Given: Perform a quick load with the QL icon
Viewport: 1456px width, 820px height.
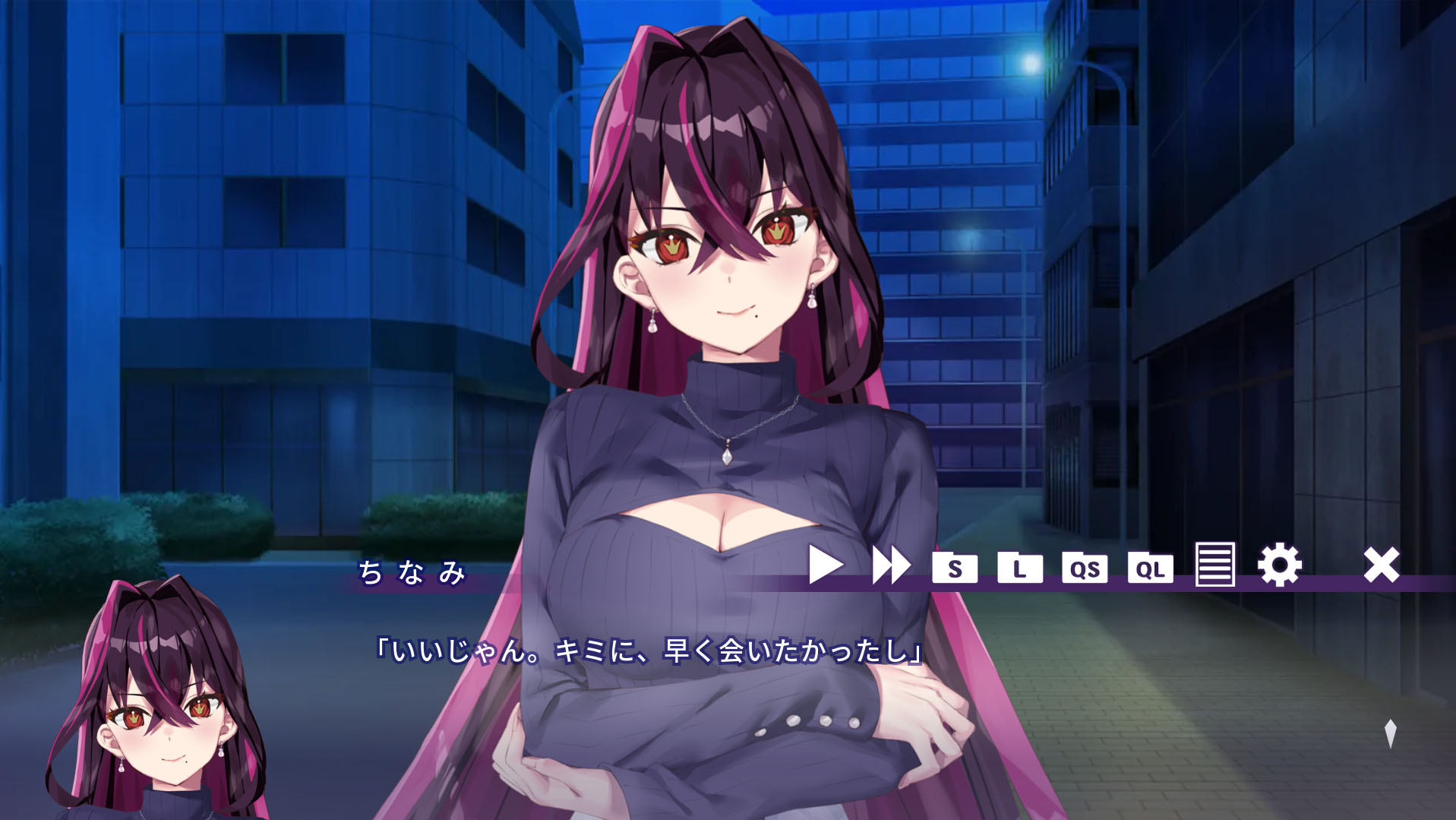Looking at the screenshot, I should click(1151, 567).
